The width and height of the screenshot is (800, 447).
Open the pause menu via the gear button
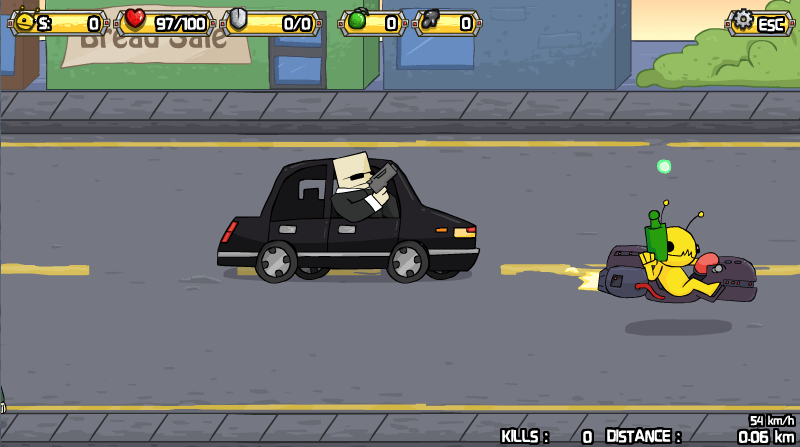pyautogui.click(x=759, y=22)
